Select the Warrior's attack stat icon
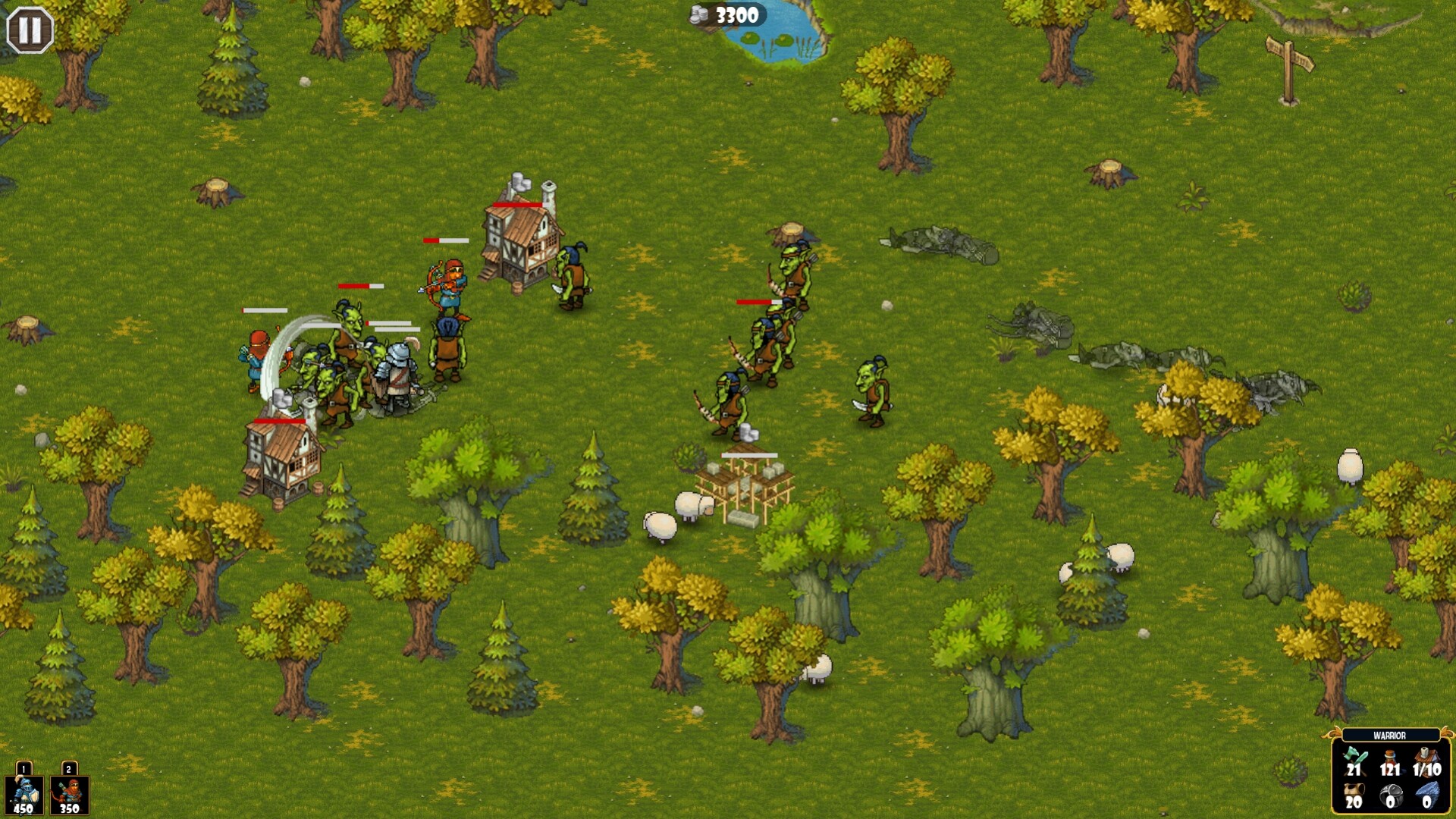1456x819 pixels. (1354, 762)
